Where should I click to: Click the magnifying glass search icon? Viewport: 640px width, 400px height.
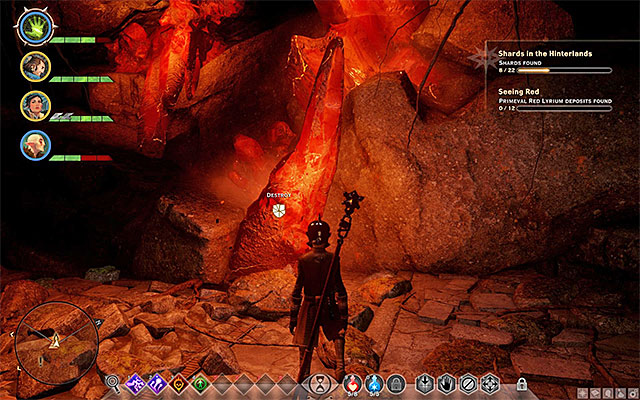click(x=113, y=382)
